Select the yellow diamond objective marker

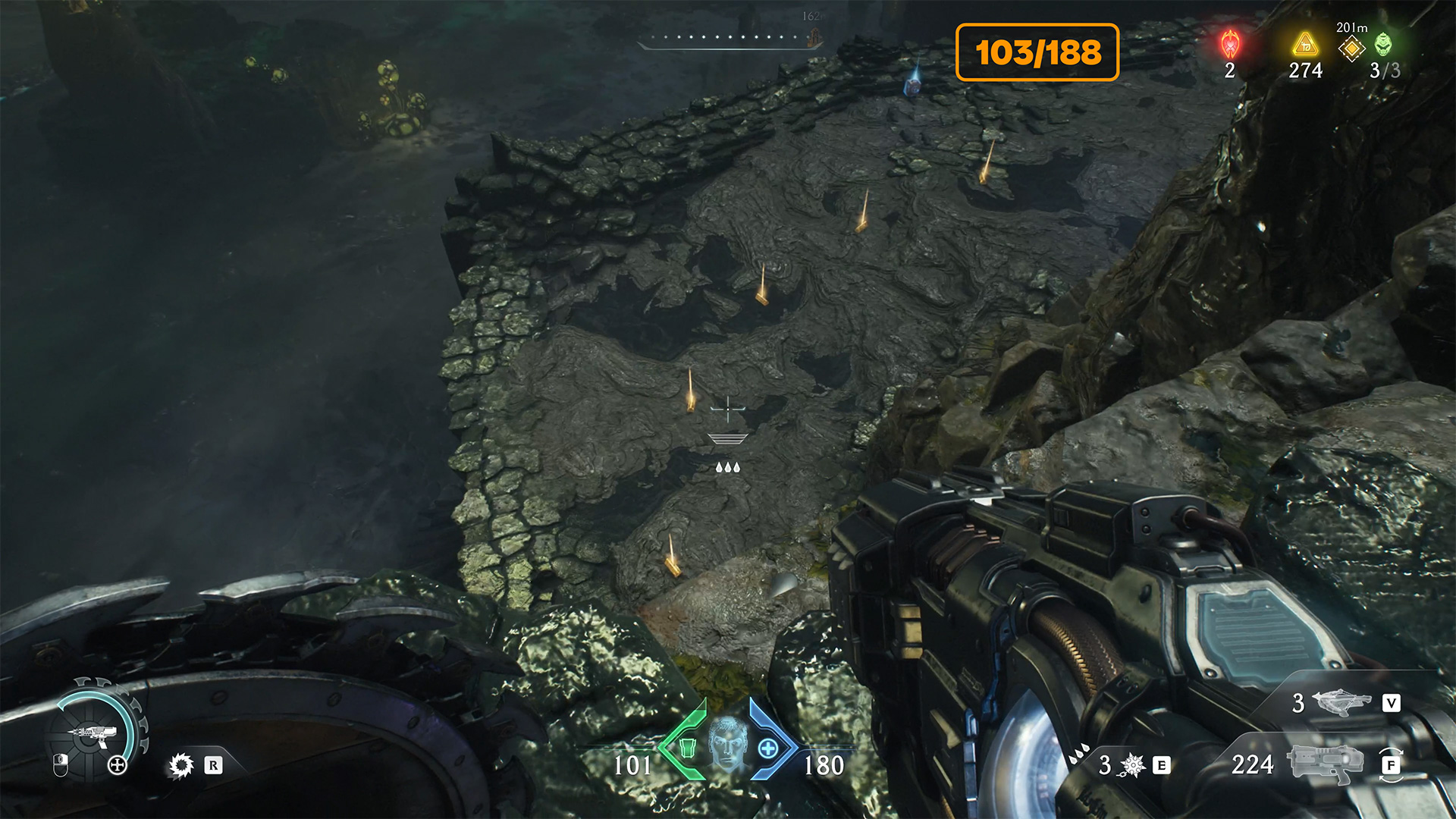1351,49
